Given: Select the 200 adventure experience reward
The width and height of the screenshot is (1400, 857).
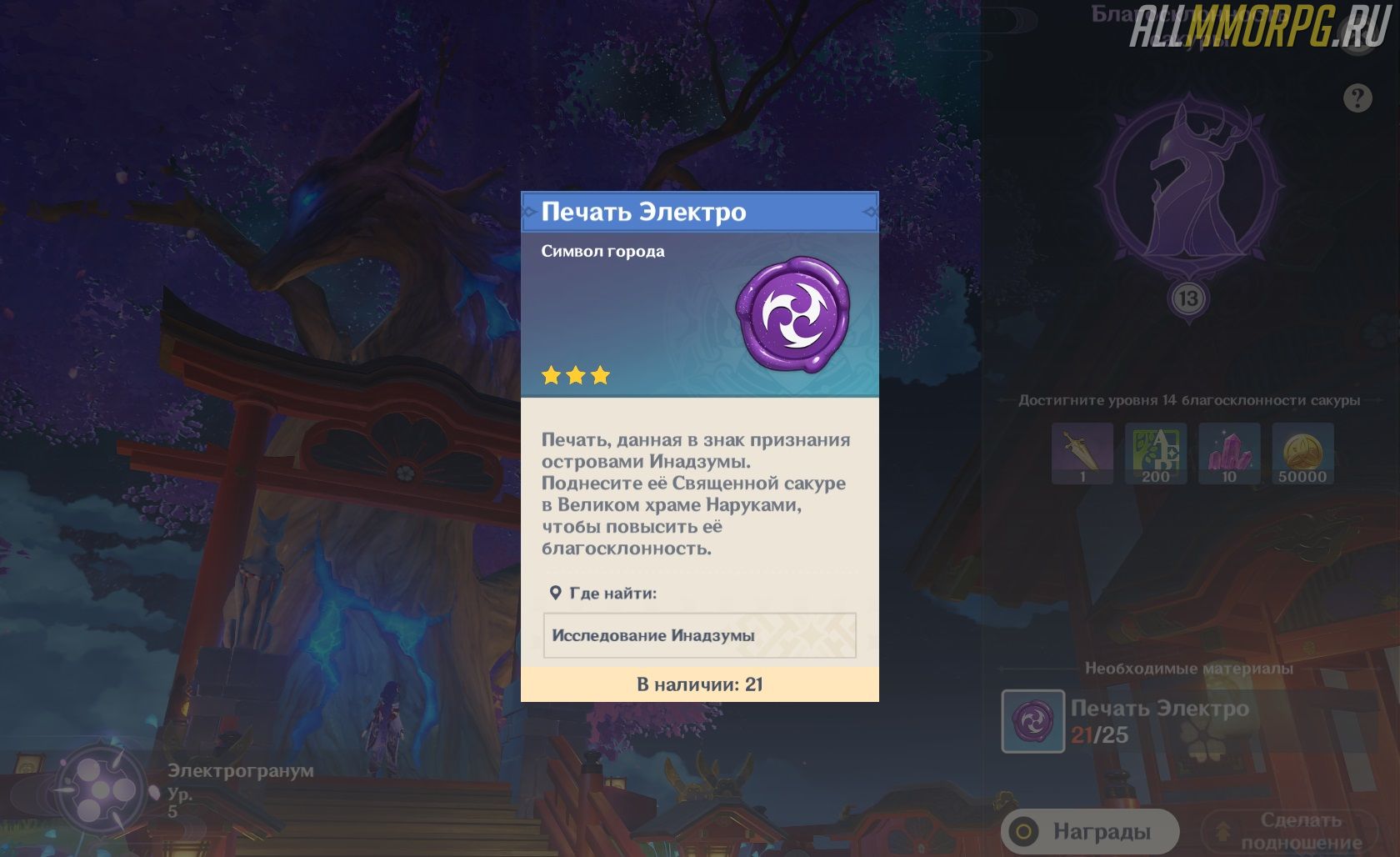Looking at the screenshot, I should coord(1155,453).
